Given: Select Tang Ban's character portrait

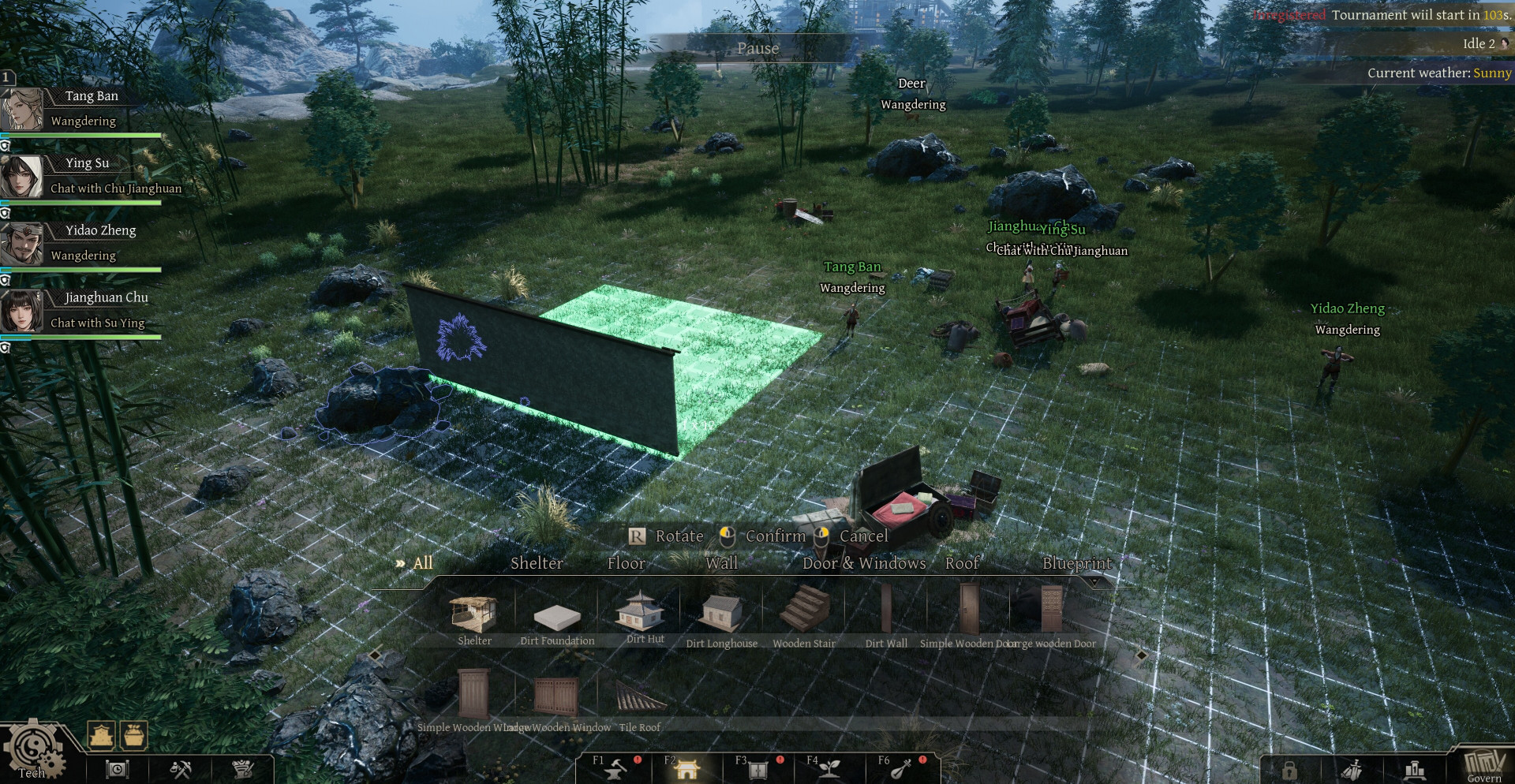Looking at the screenshot, I should 22,109.
